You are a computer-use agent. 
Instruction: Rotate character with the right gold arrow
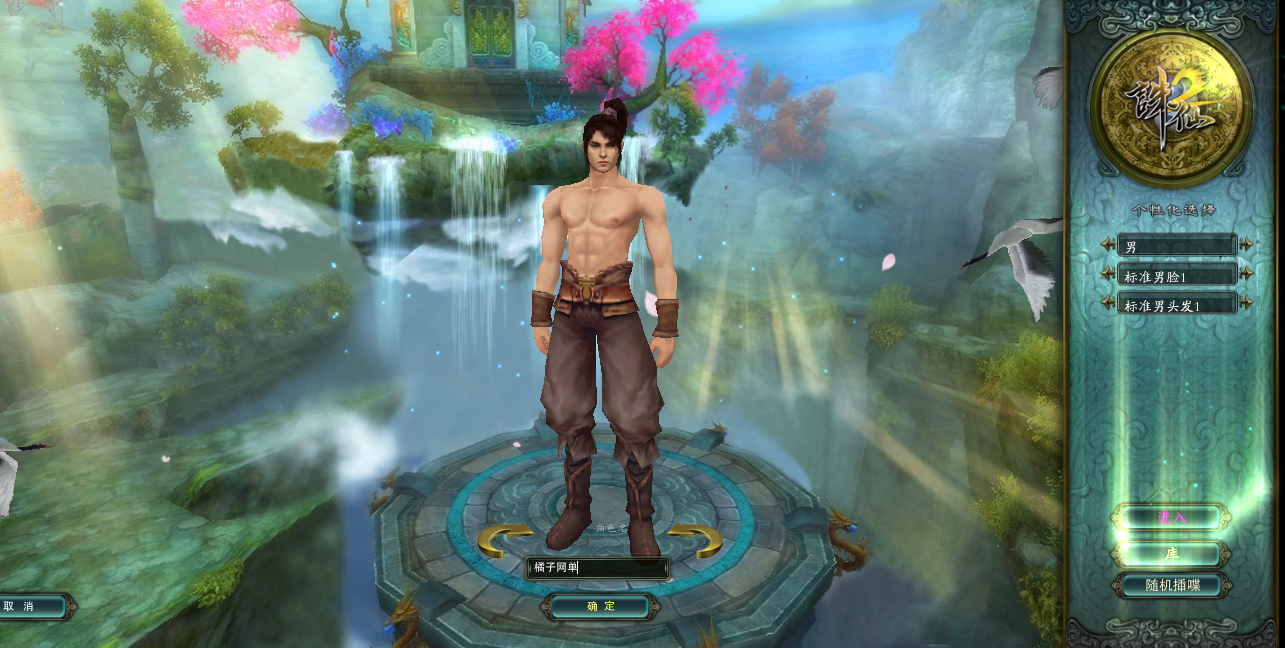pos(695,541)
